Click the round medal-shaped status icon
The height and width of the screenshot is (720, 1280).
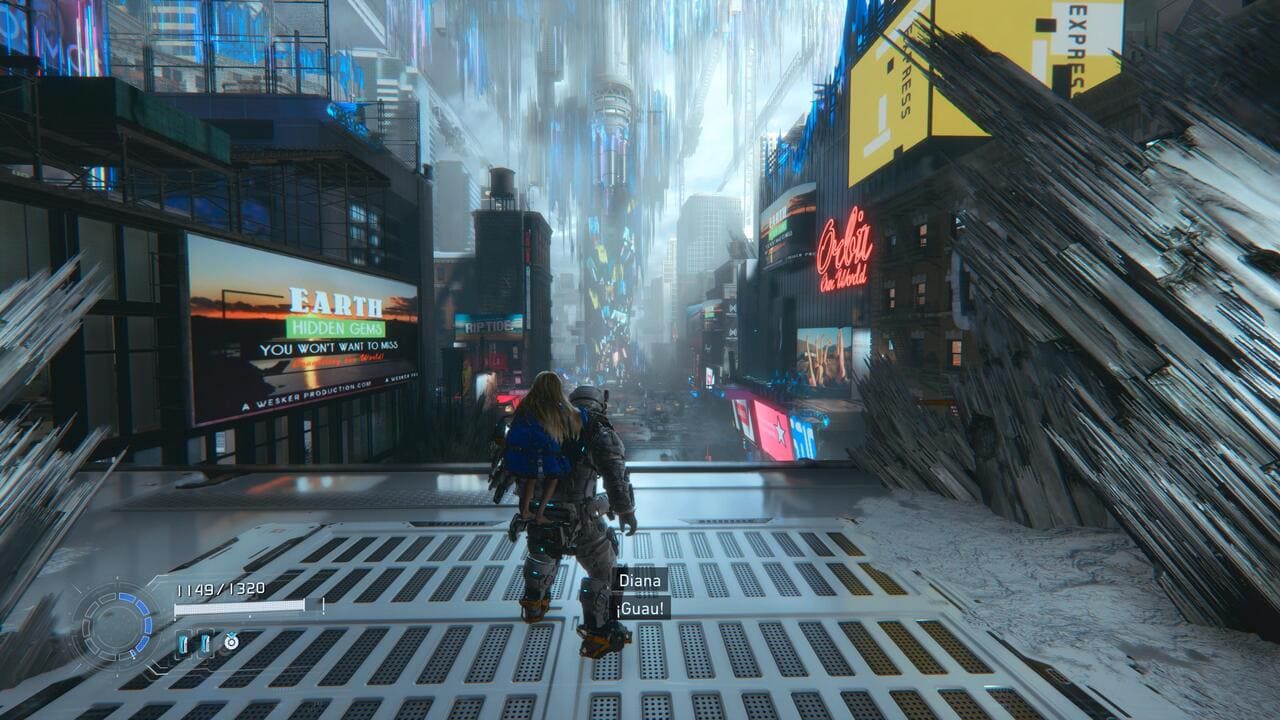click(x=231, y=642)
